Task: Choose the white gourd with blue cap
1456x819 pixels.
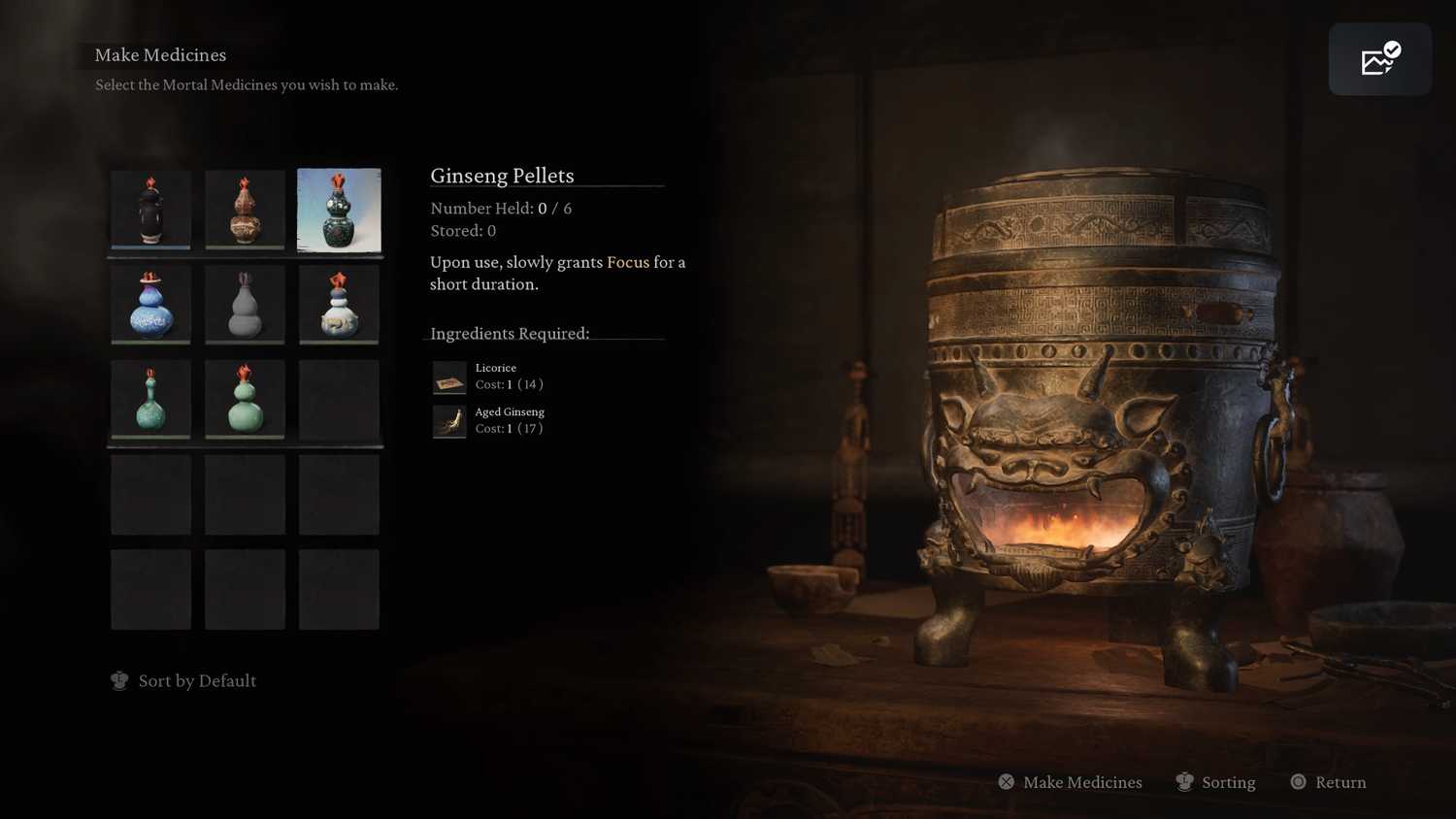Action: (x=339, y=305)
